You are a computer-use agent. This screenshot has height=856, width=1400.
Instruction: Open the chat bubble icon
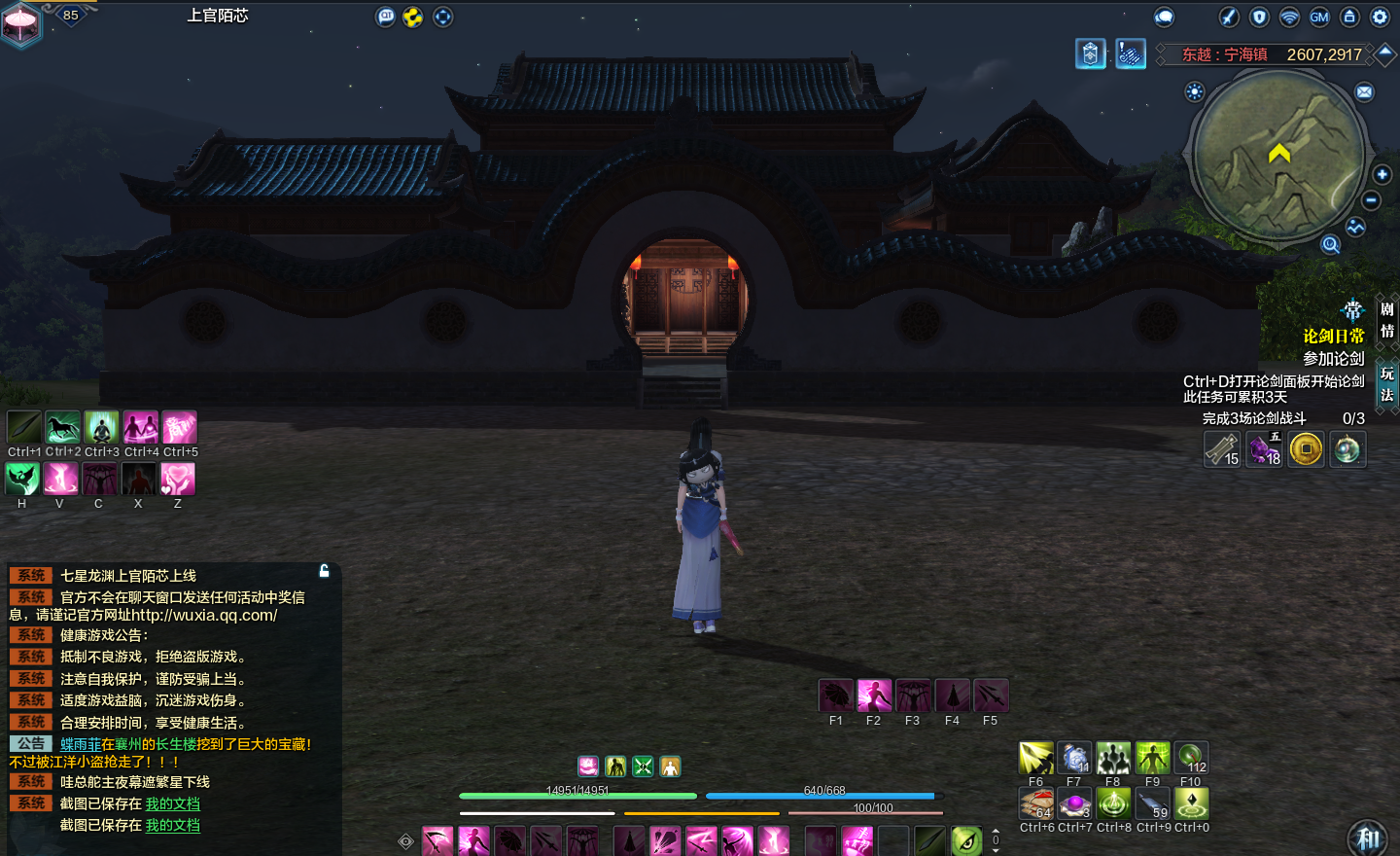1164,17
